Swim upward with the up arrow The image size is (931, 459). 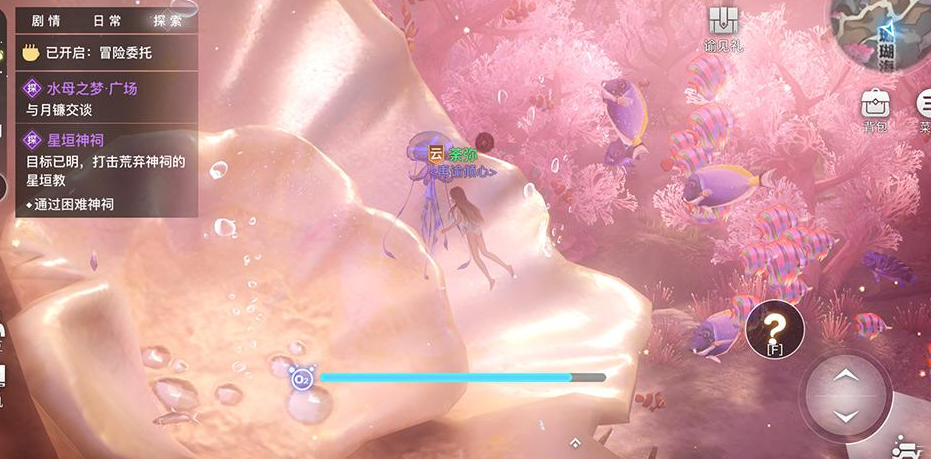point(846,376)
